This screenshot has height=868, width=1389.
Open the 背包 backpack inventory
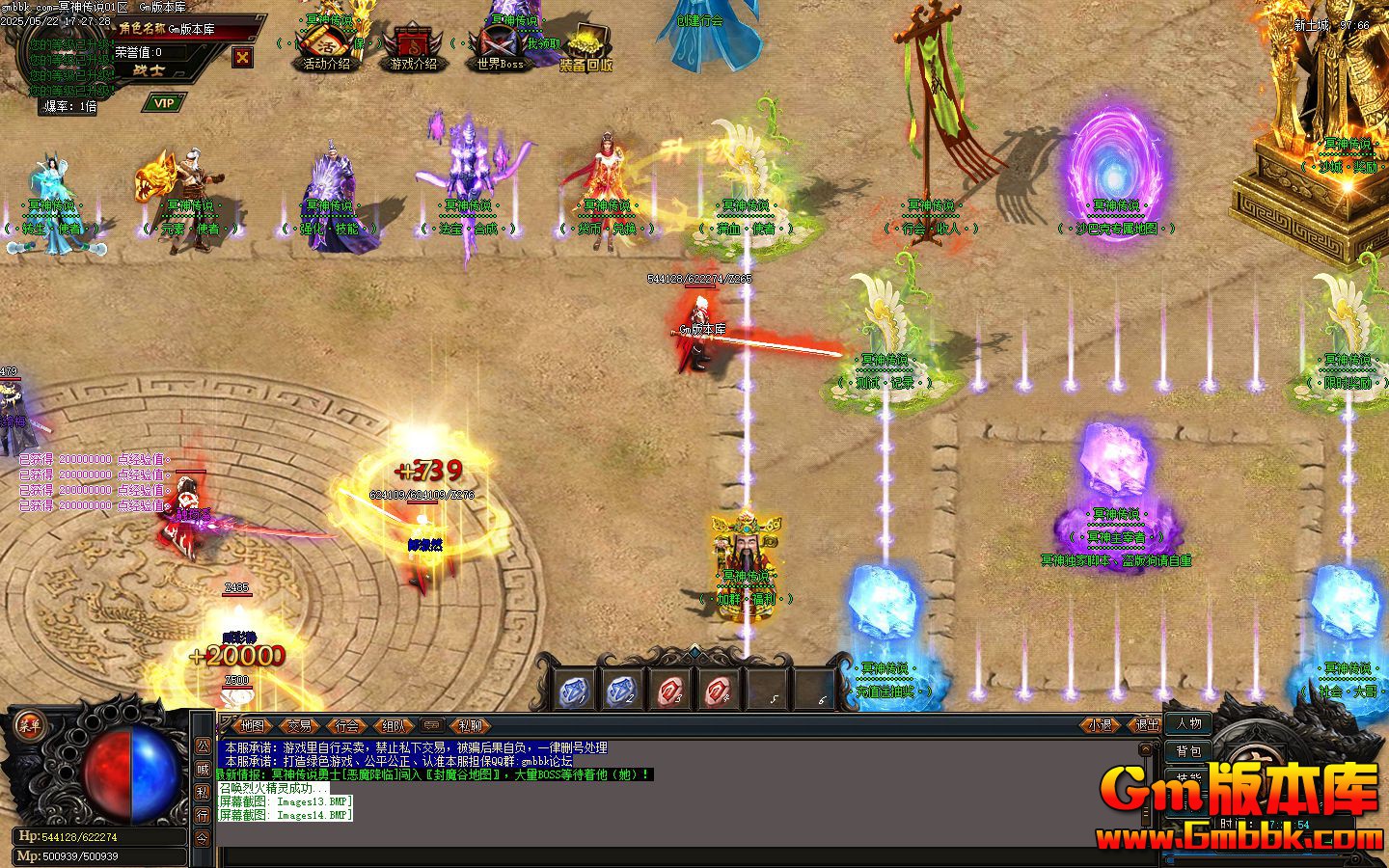[1188, 750]
